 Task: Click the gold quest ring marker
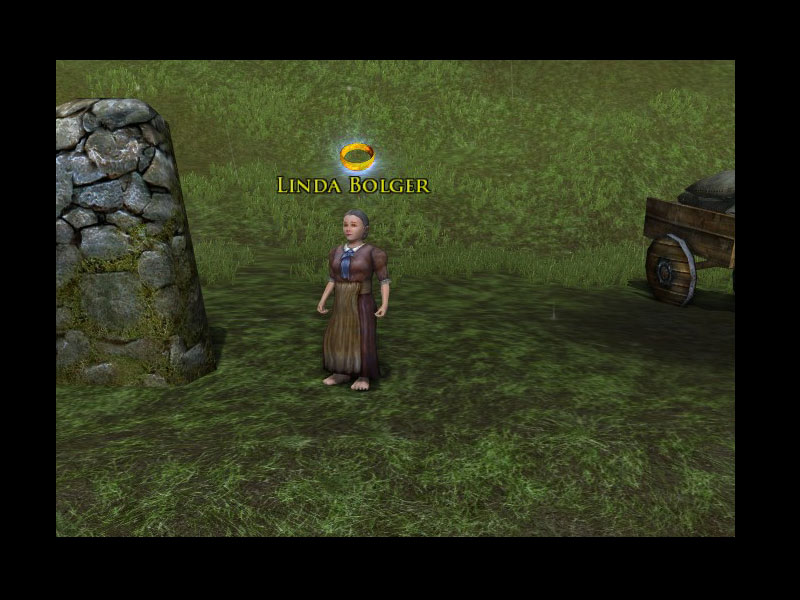click(x=357, y=155)
